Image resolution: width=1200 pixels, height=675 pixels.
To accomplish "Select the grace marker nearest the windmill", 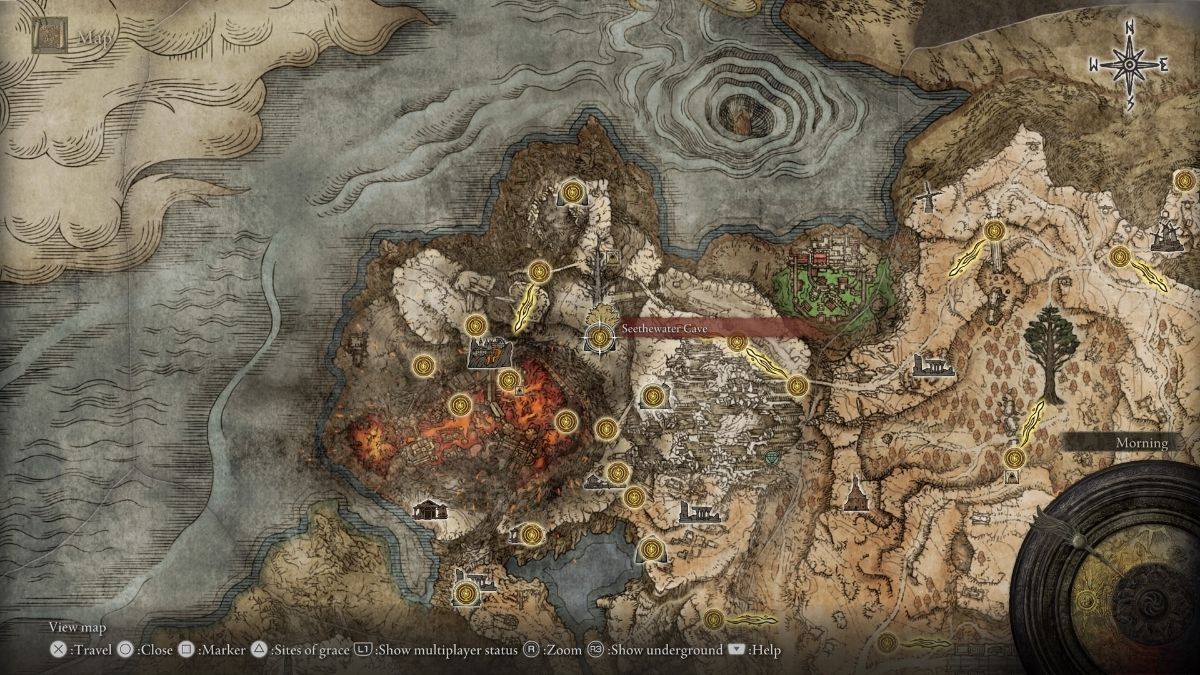I will [x=993, y=232].
